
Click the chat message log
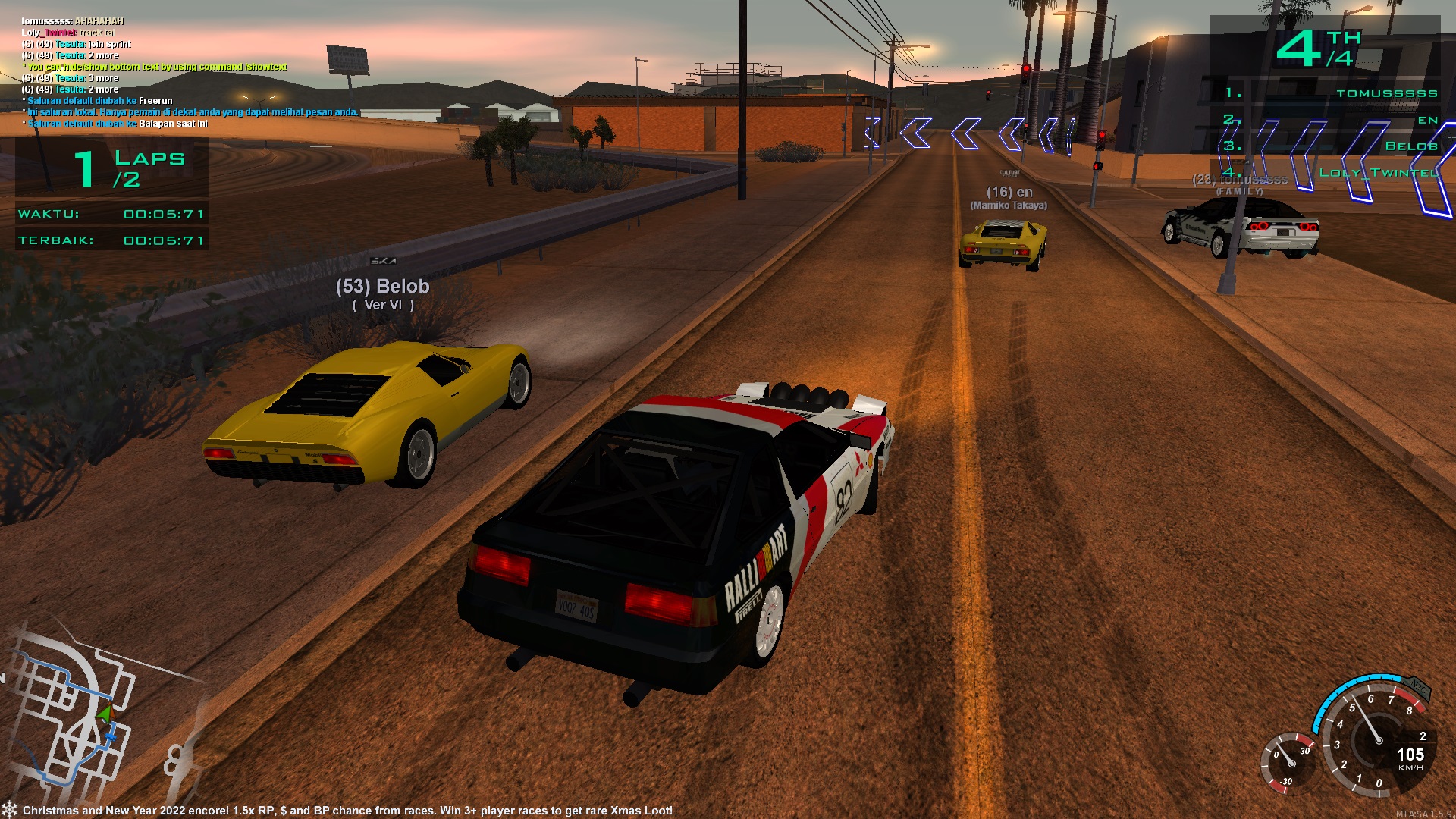click(190, 72)
